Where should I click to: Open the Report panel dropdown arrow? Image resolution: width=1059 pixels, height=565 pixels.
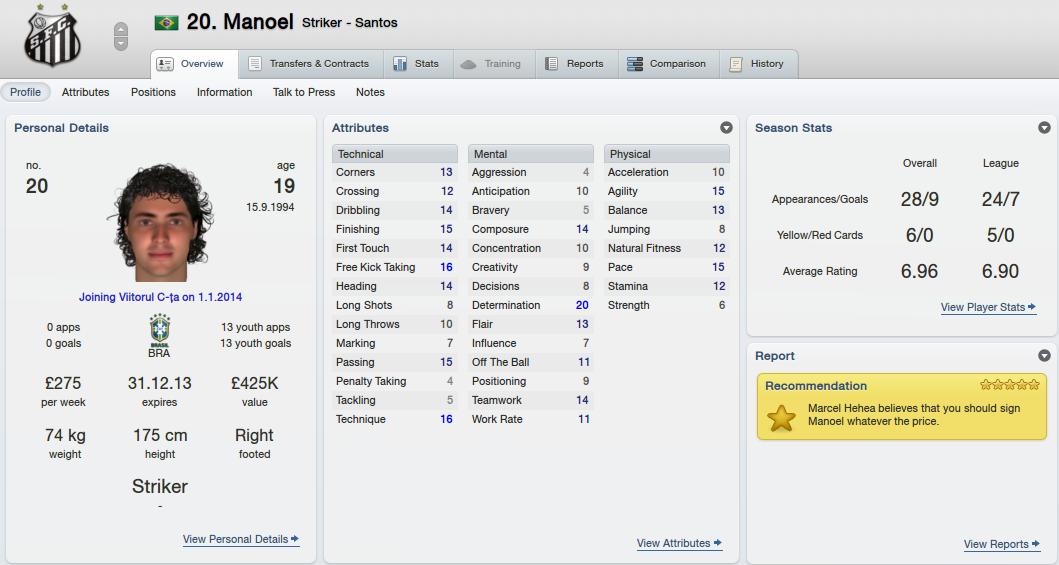1044,356
